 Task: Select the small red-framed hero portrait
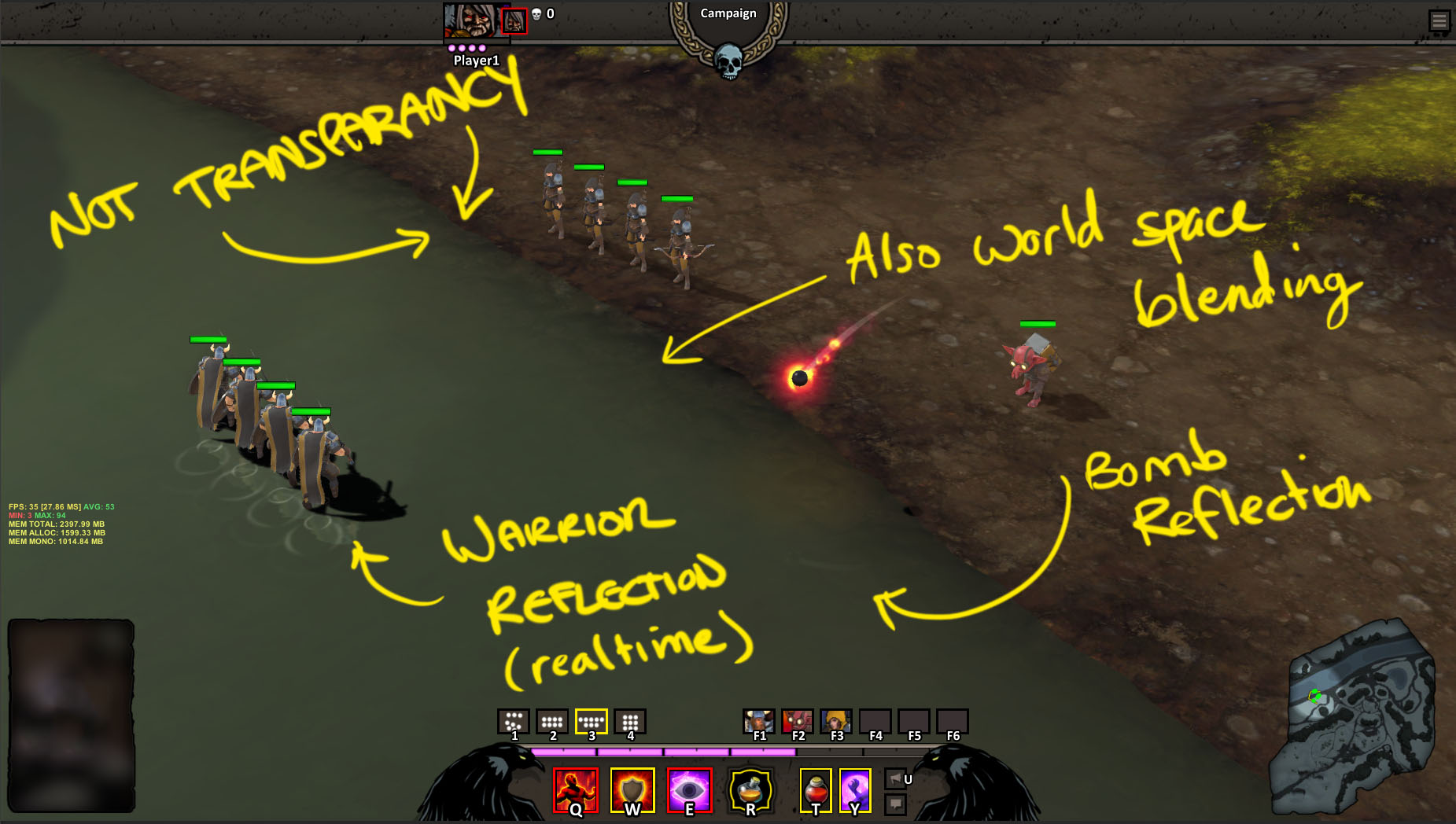(x=514, y=21)
